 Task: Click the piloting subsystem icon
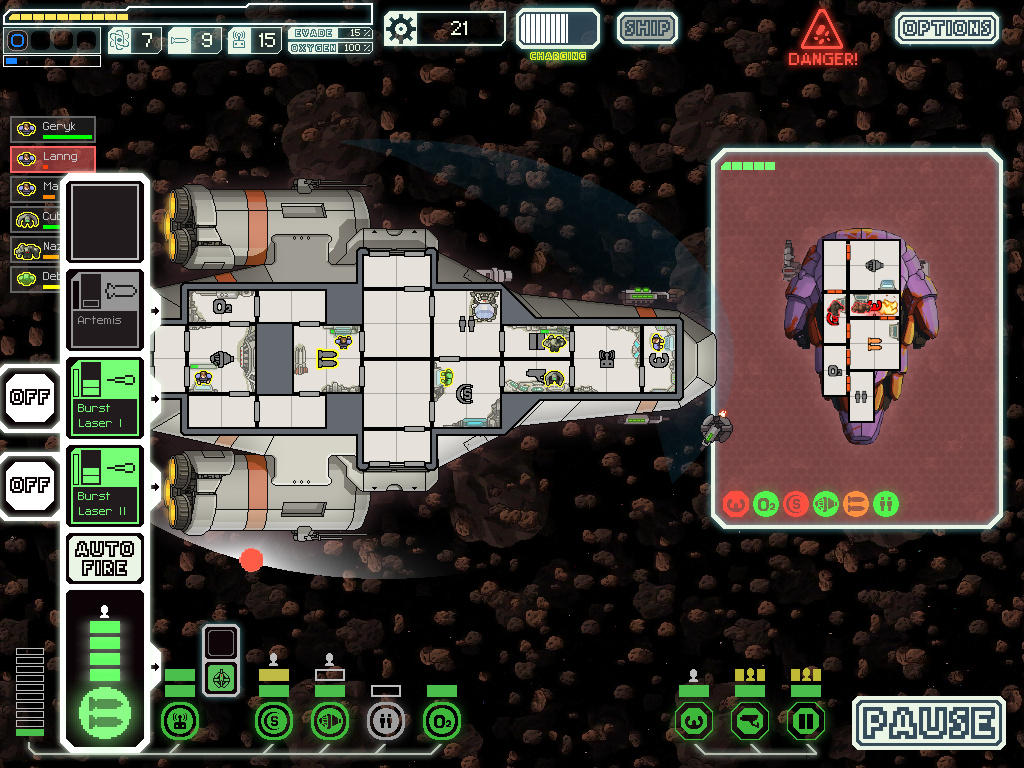click(693, 720)
